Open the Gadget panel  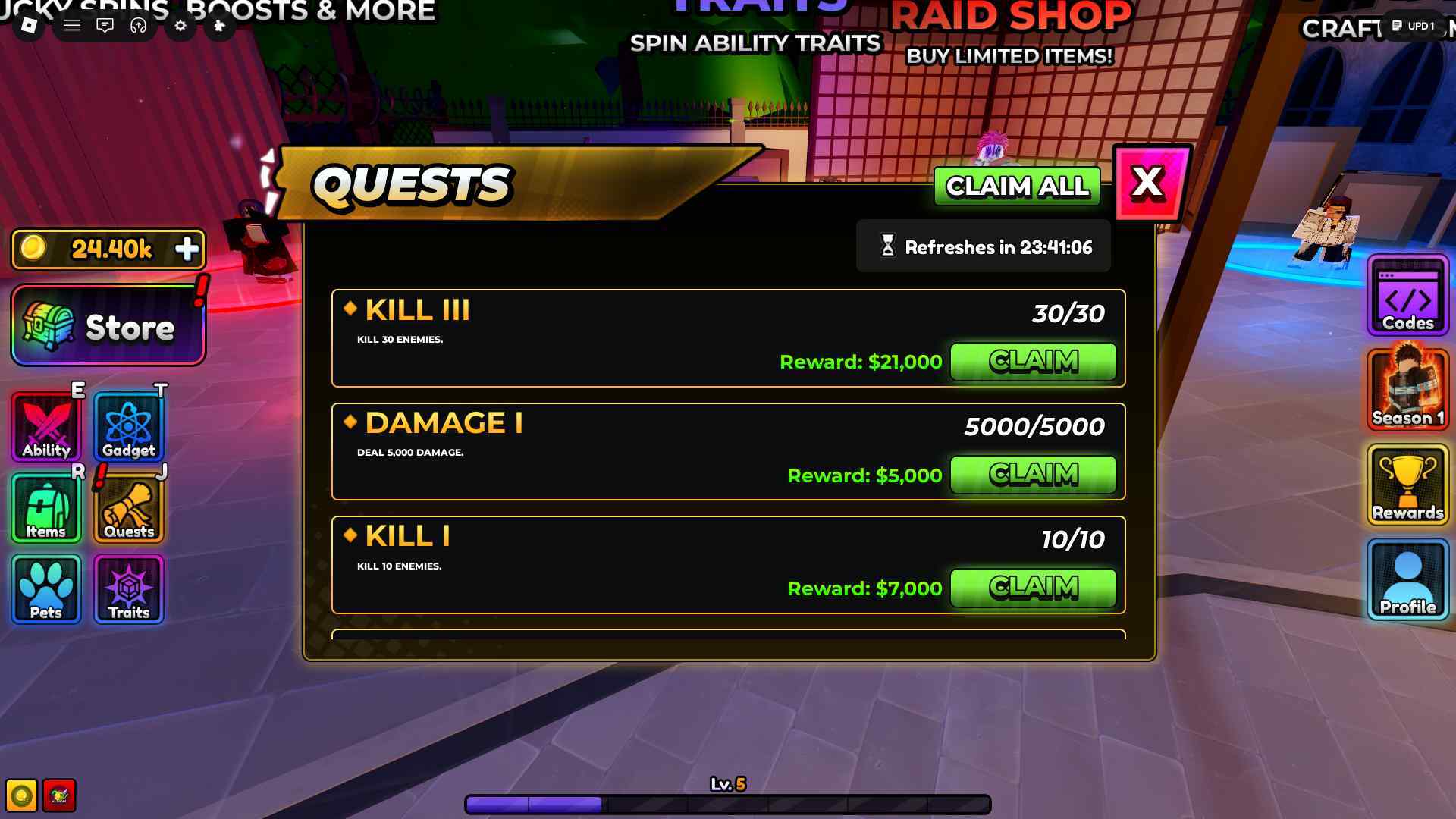(127, 425)
